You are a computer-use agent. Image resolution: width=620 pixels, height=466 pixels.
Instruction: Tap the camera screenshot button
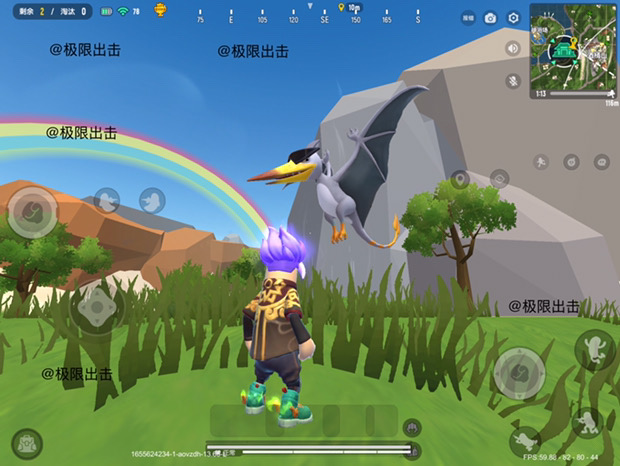pos(490,18)
